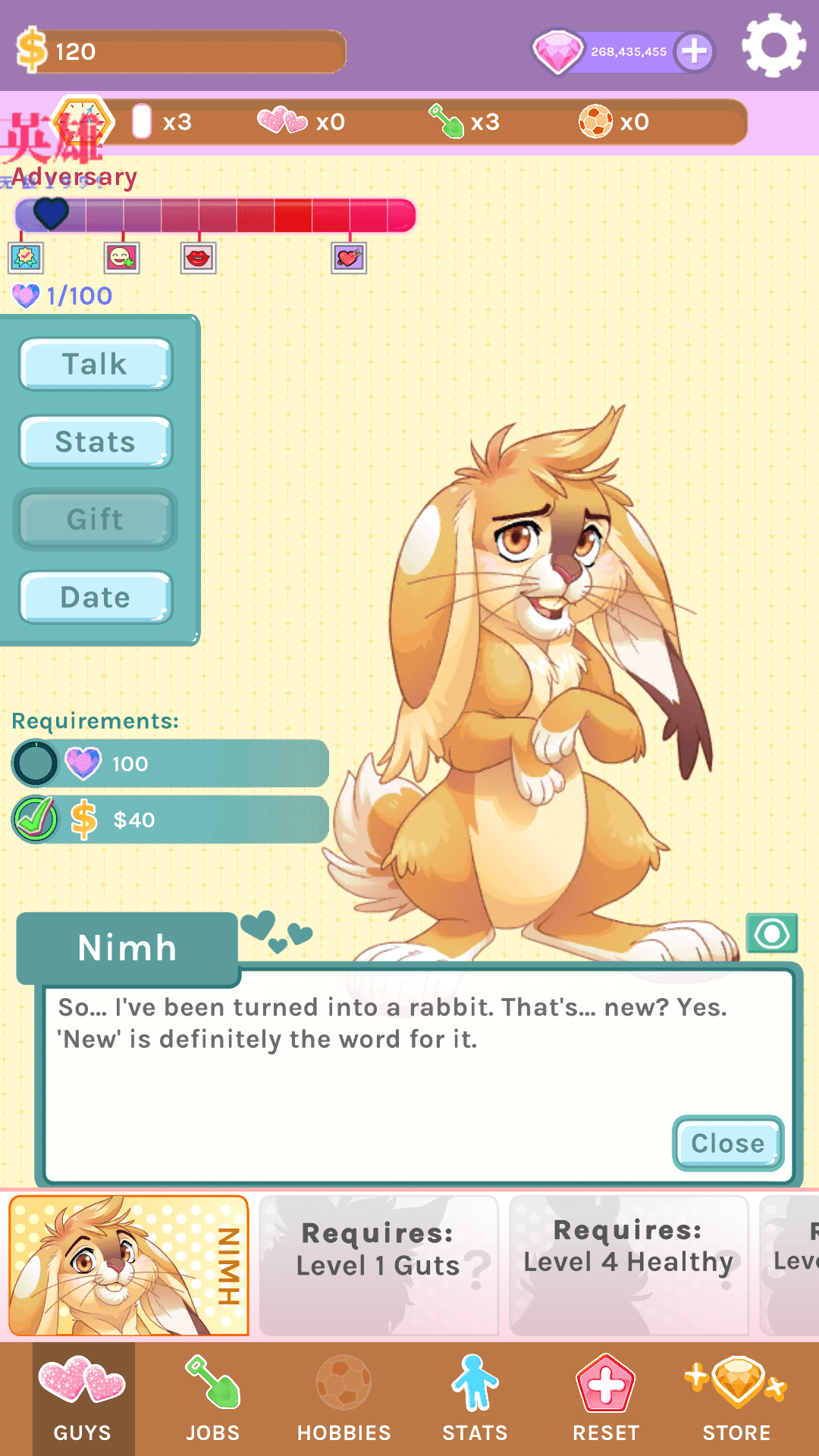Switch to the Guys tab
Viewport: 819px width, 1456px height.
pos(83,1400)
